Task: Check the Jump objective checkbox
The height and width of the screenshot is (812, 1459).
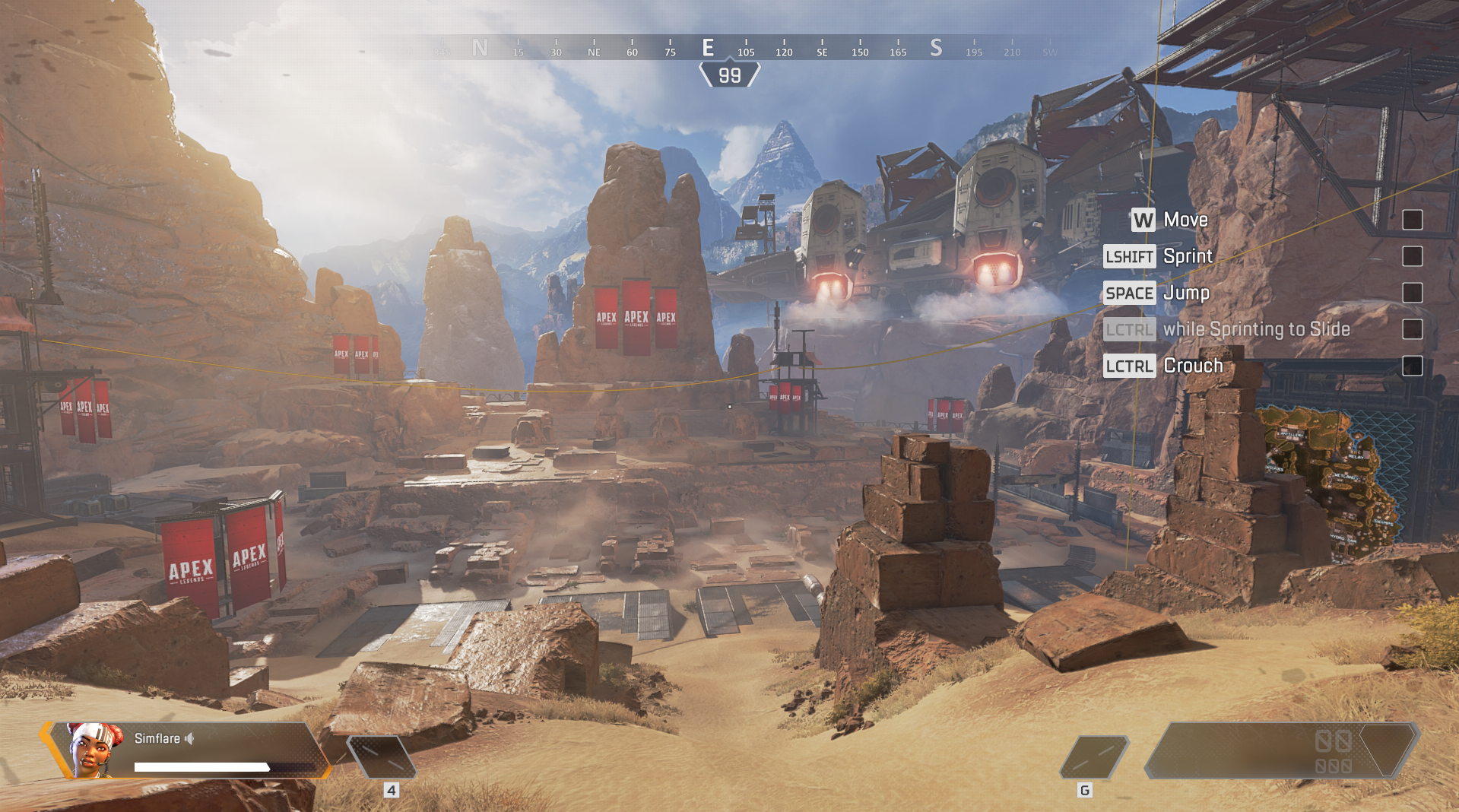Action: pyautogui.click(x=1413, y=293)
